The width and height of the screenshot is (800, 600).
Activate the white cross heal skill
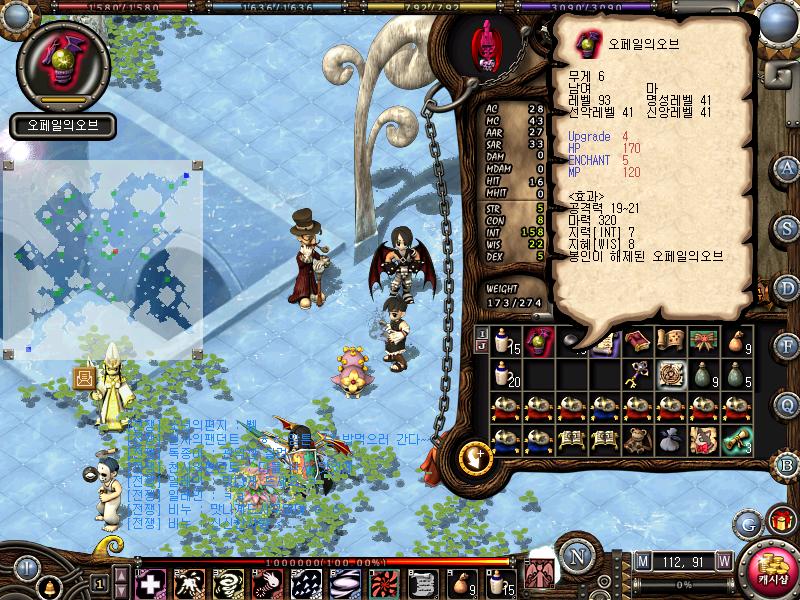(x=150, y=583)
